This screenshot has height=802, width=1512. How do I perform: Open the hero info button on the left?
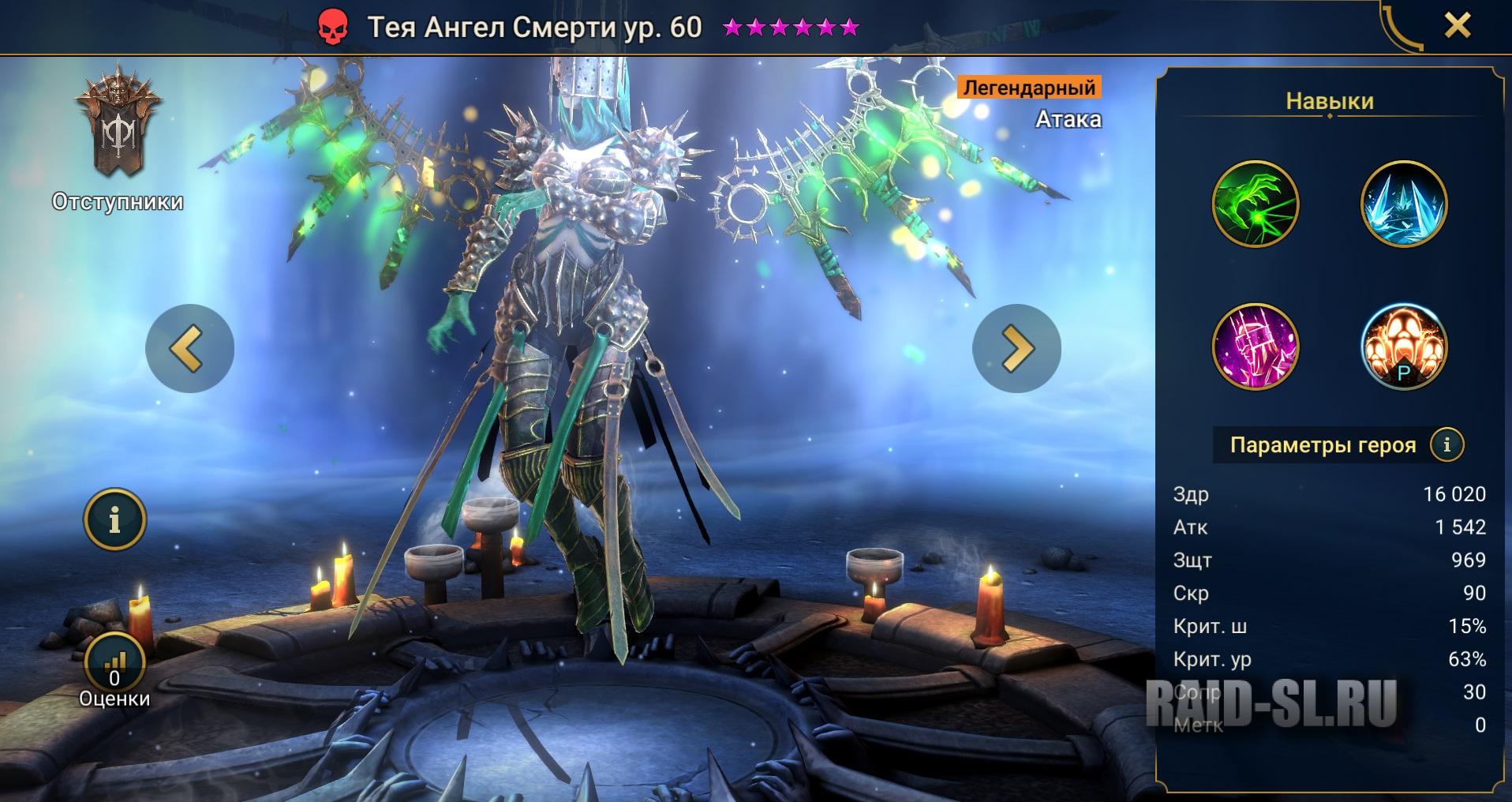coord(115,519)
